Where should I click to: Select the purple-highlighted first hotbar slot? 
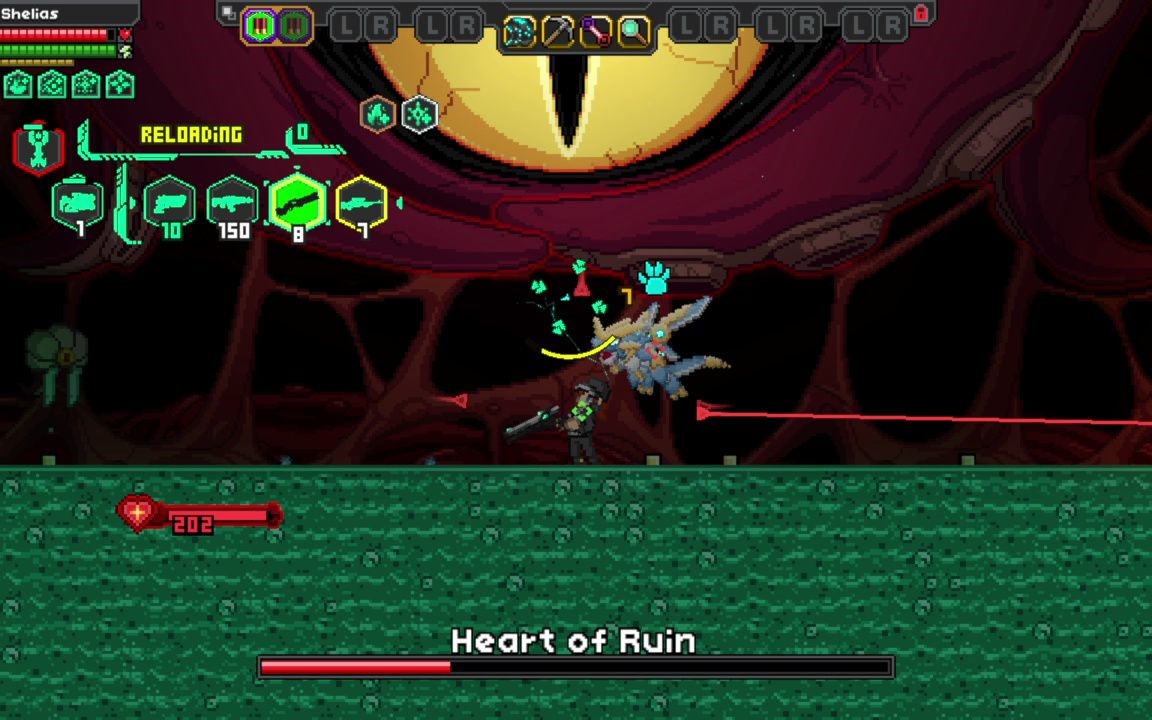260,26
